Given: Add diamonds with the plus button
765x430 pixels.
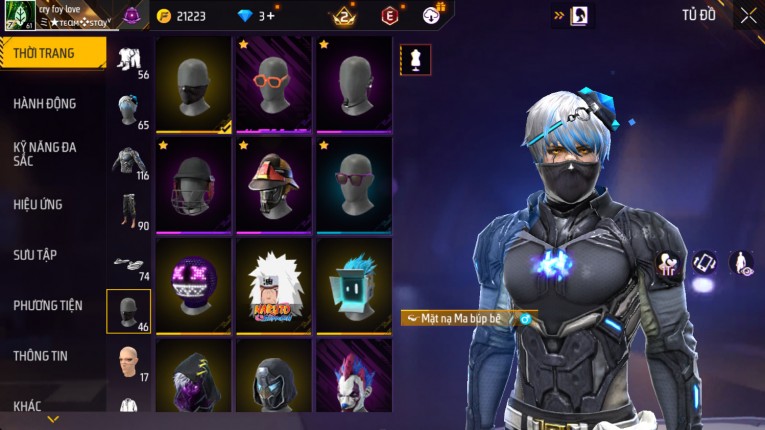Looking at the screenshot, I should click(269, 16).
